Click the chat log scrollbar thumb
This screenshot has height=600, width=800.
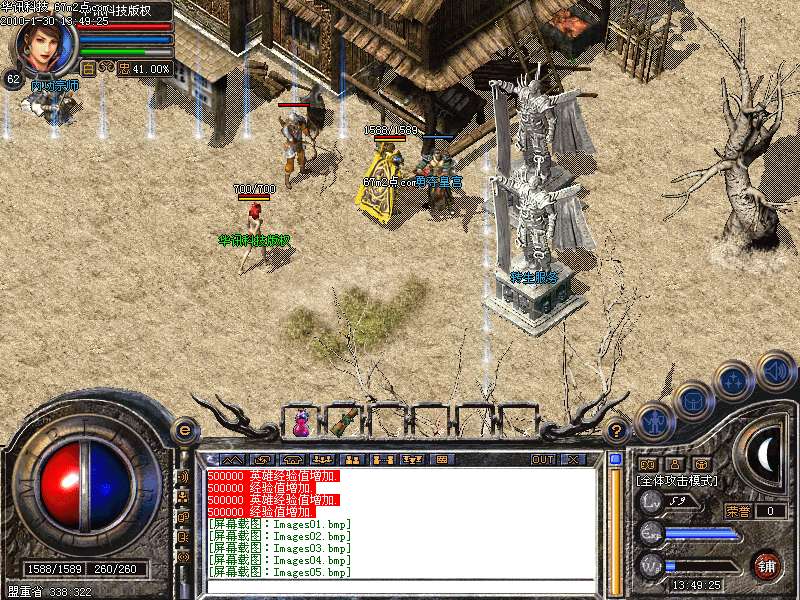pos(615,460)
